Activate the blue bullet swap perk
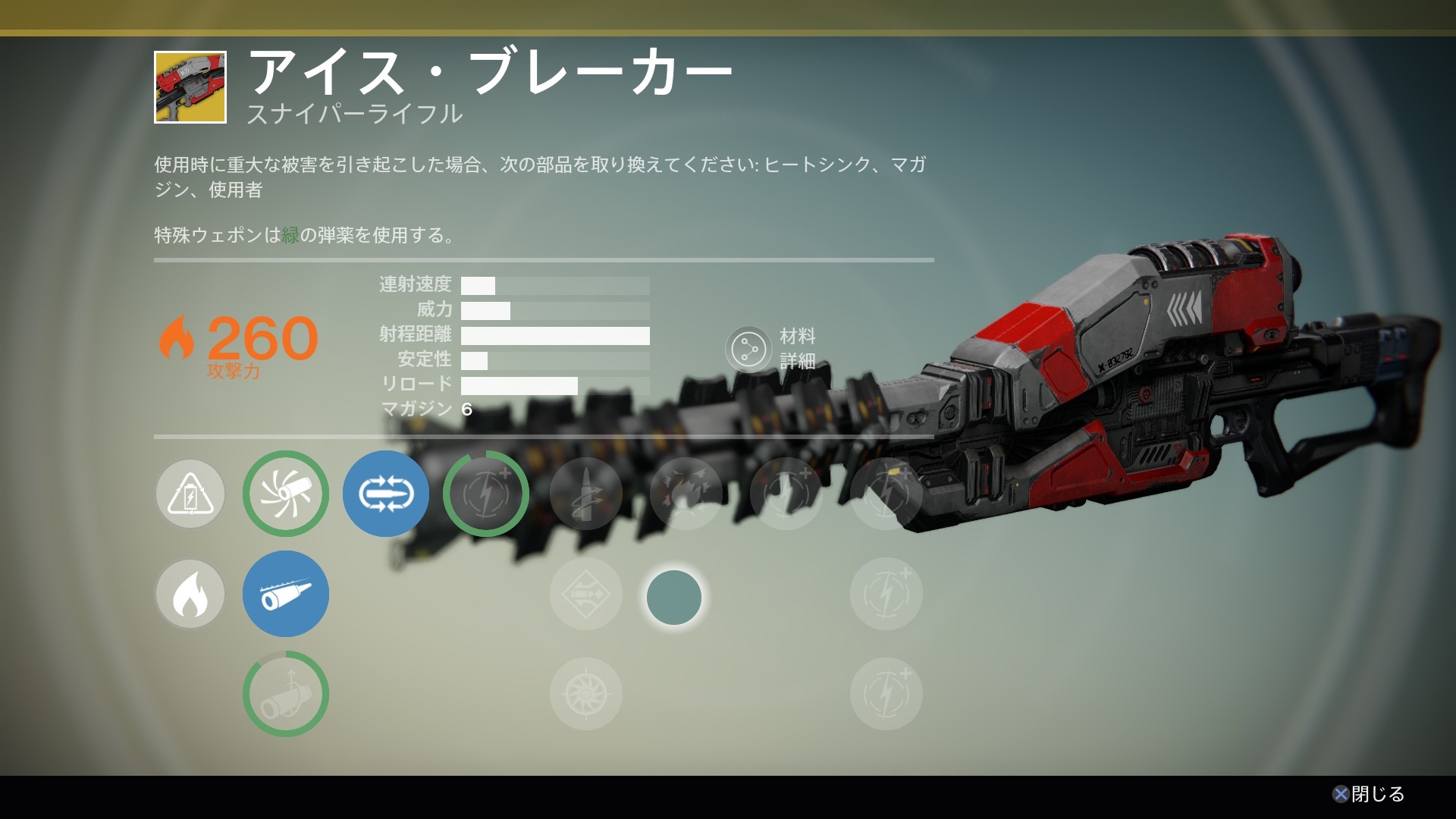Image resolution: width=1456 pixels, height=819 pixels. click(386, 494)
